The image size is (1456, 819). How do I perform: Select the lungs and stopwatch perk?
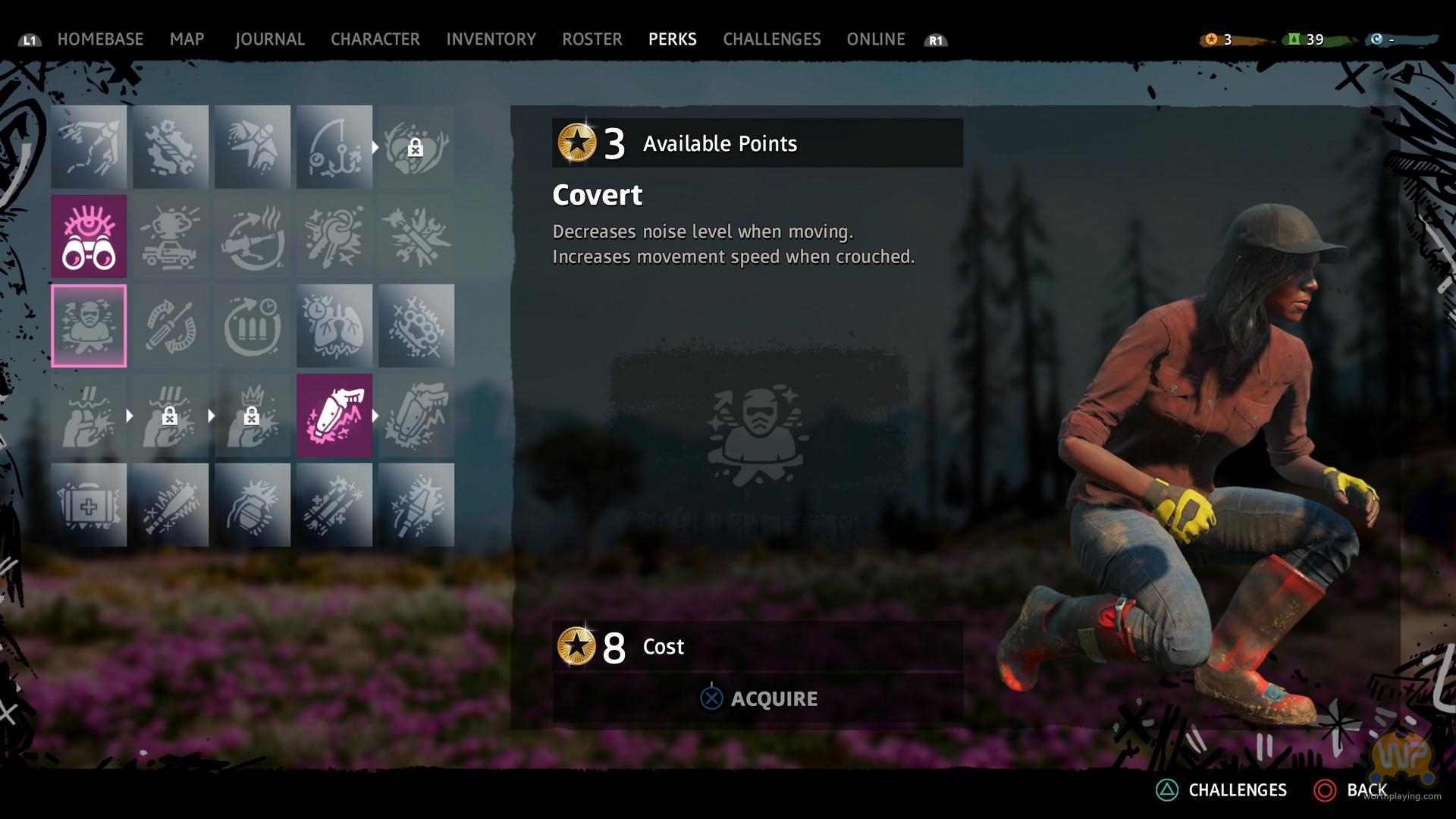pos(334,326)
